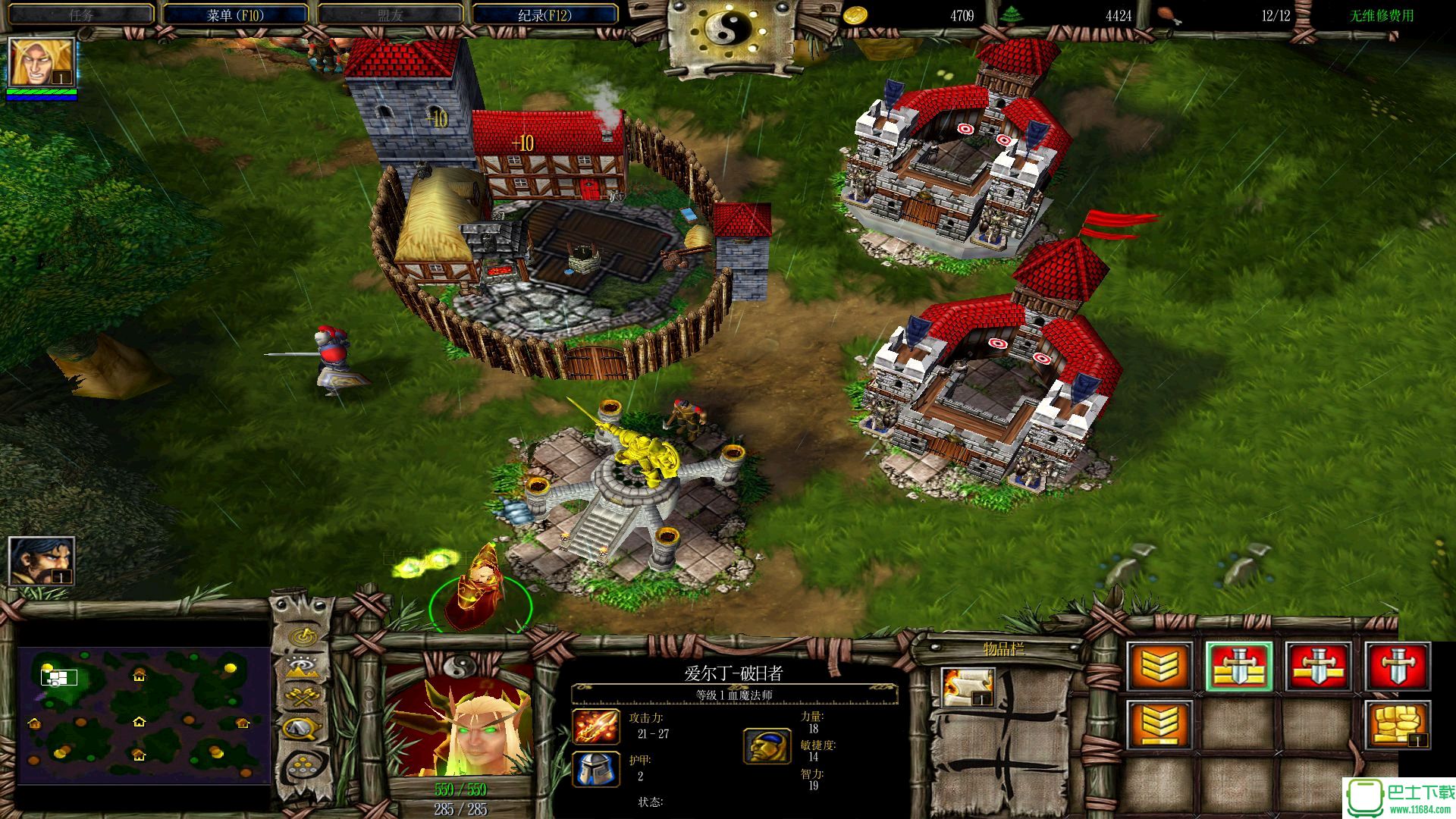1456x819 pixels.
Task: Click the three gold chevrons command icon
Action: pos(1159,667)
